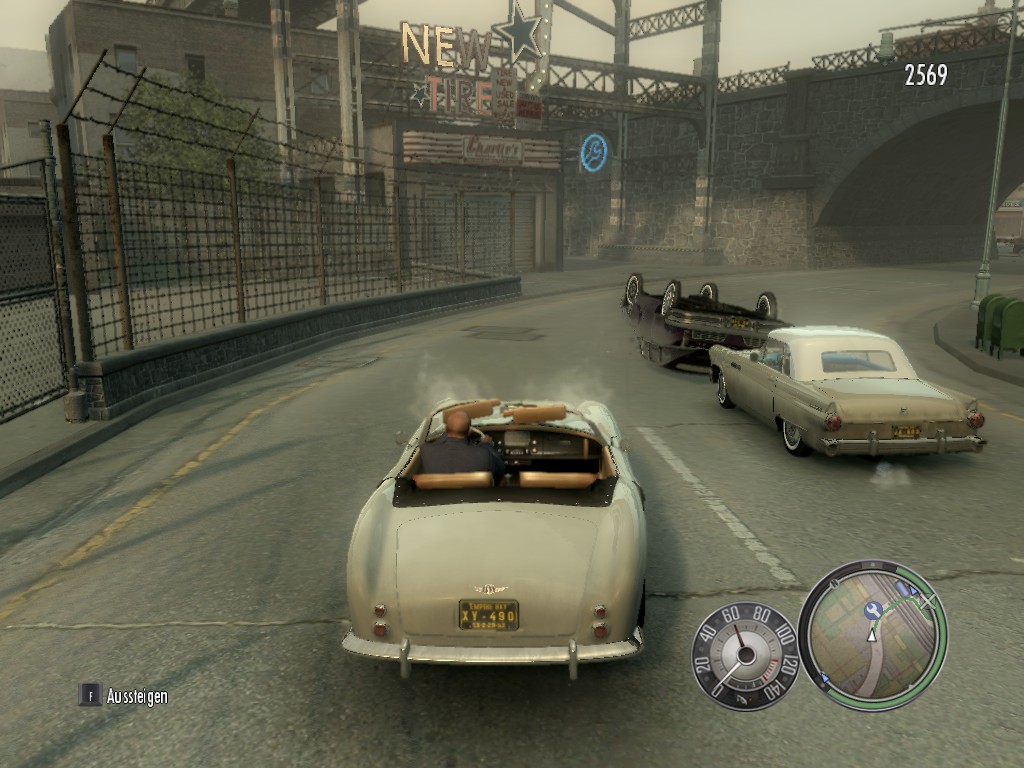This screenshot has width=1024, height=768.
Task: Click the white player arrow on the minimap
Action: tap(871, 634)
